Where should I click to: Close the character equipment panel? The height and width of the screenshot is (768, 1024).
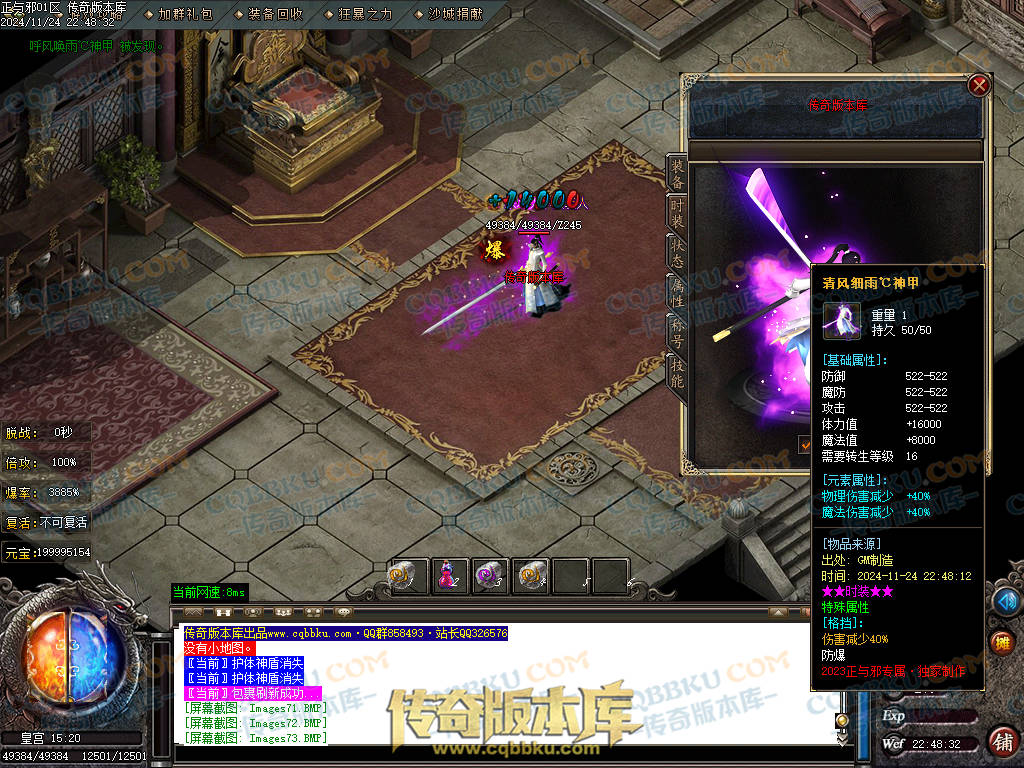tap(979, 85)
